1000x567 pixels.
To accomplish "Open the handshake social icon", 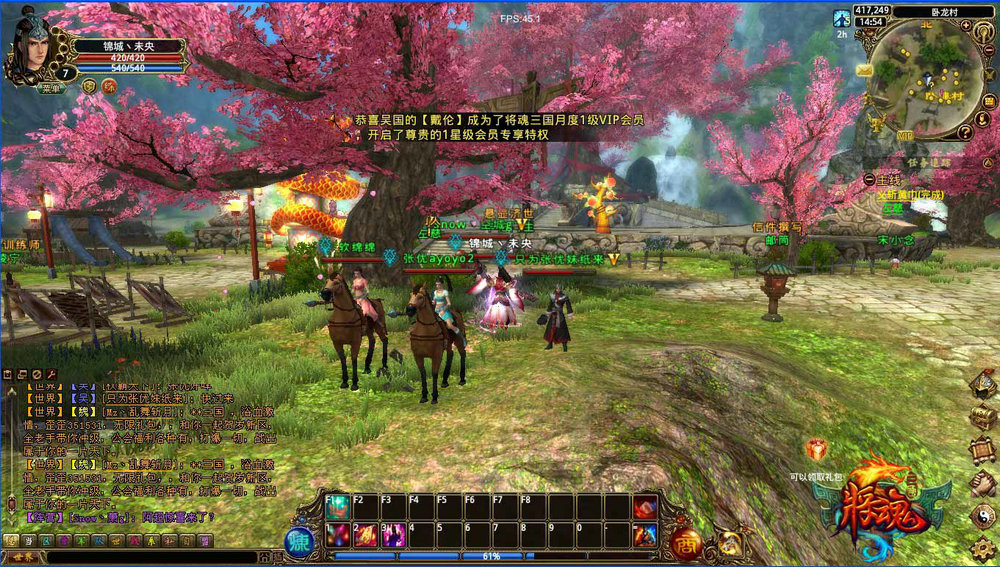I will point(983,484).
